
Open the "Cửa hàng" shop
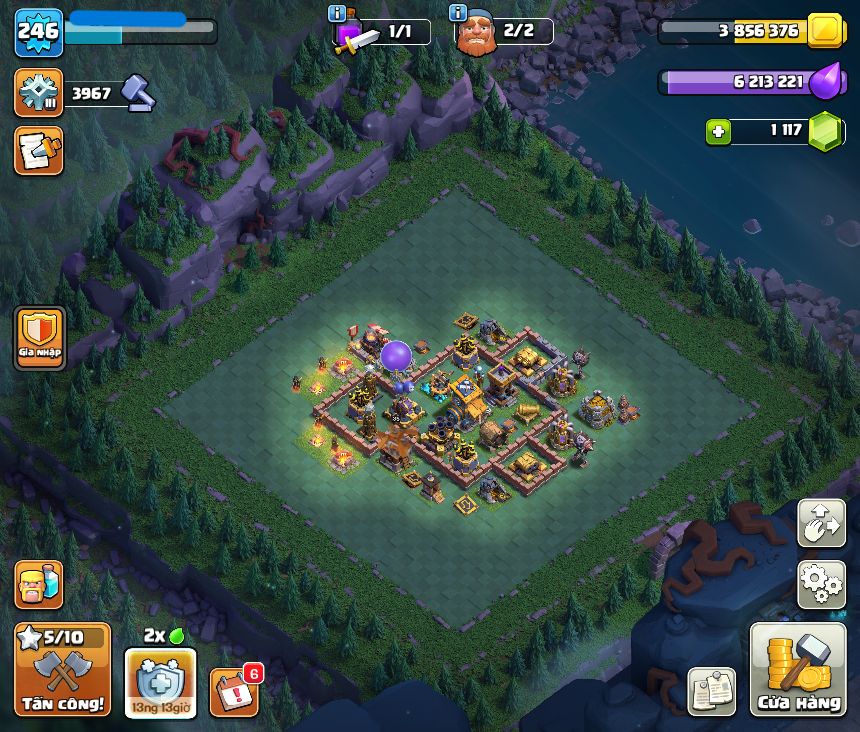coord(798,670)
